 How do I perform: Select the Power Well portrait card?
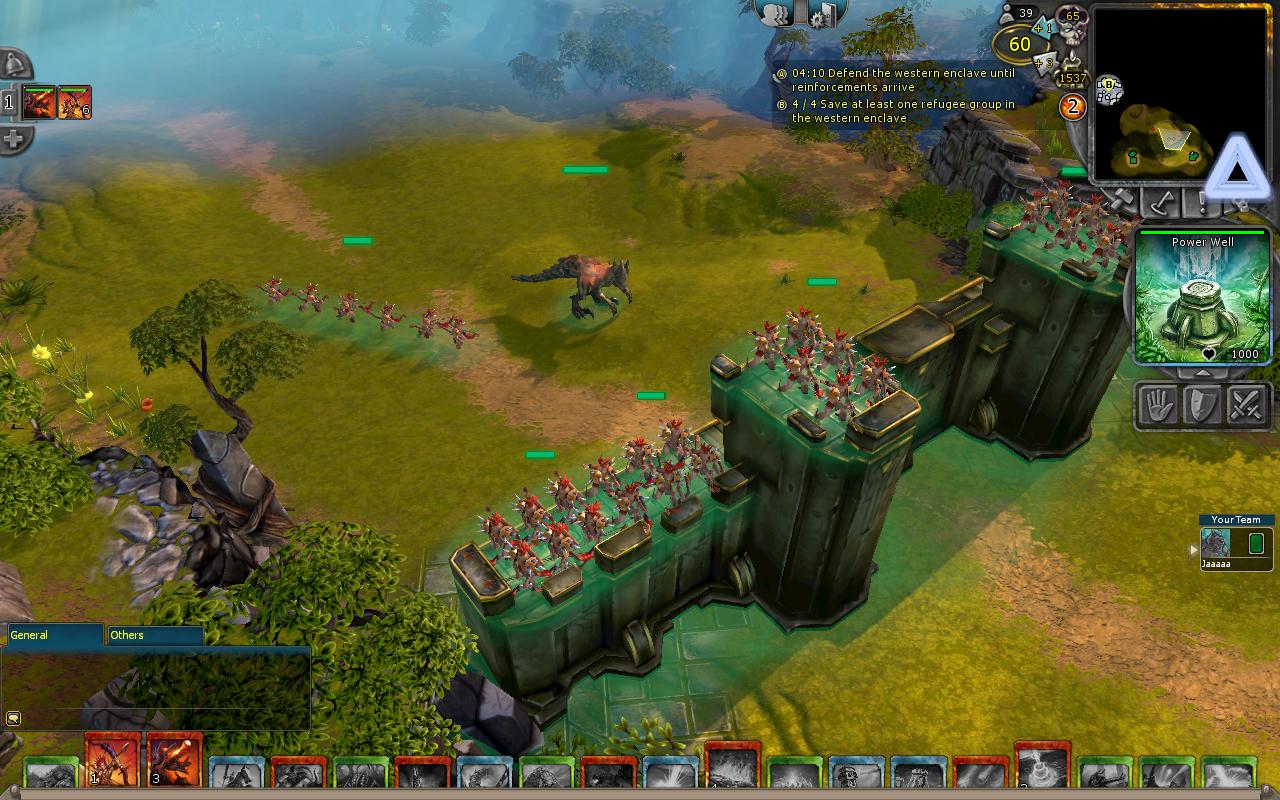point(1203,297)
